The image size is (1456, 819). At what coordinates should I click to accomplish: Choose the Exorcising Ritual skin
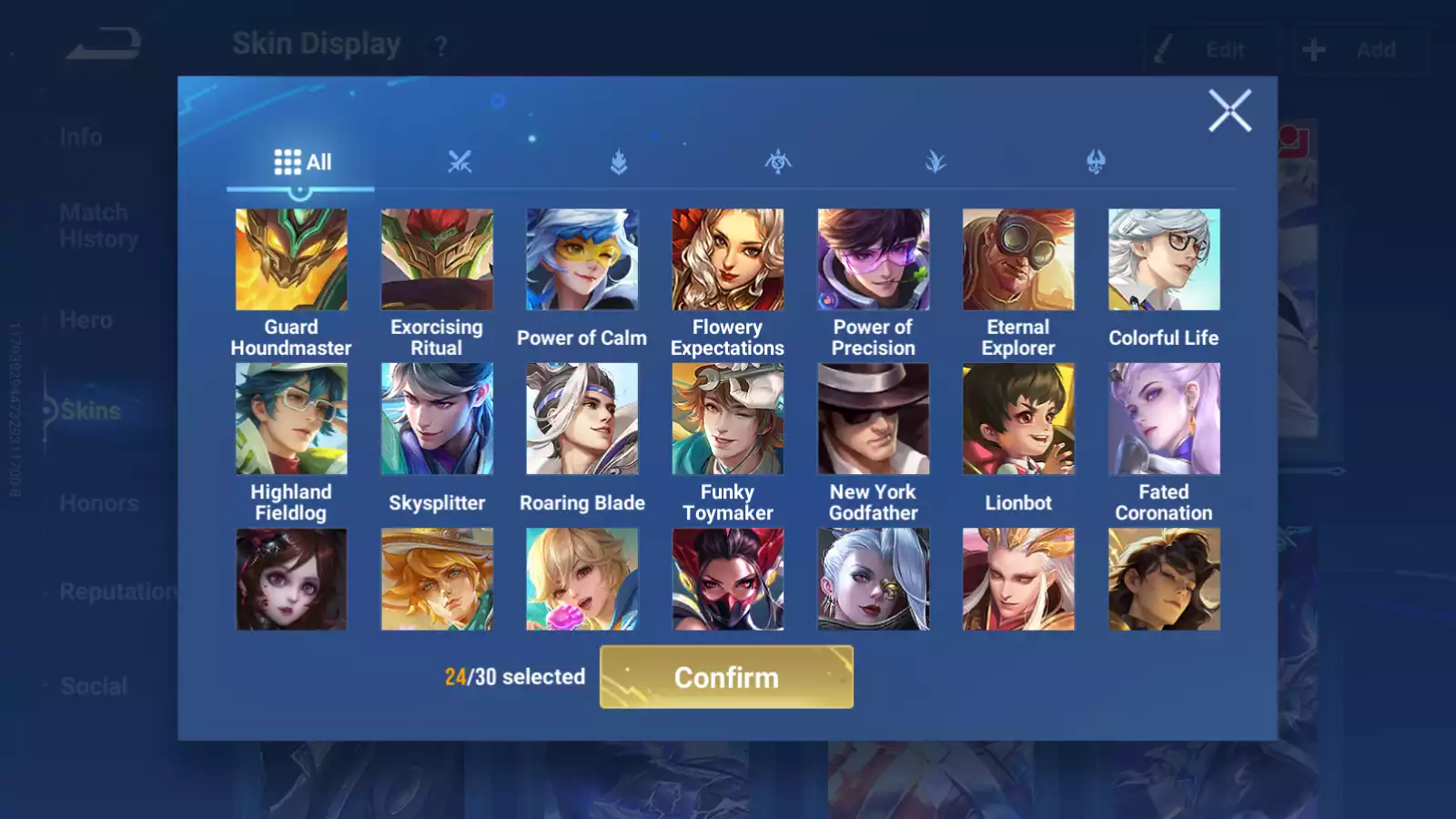tap(437, 259)
